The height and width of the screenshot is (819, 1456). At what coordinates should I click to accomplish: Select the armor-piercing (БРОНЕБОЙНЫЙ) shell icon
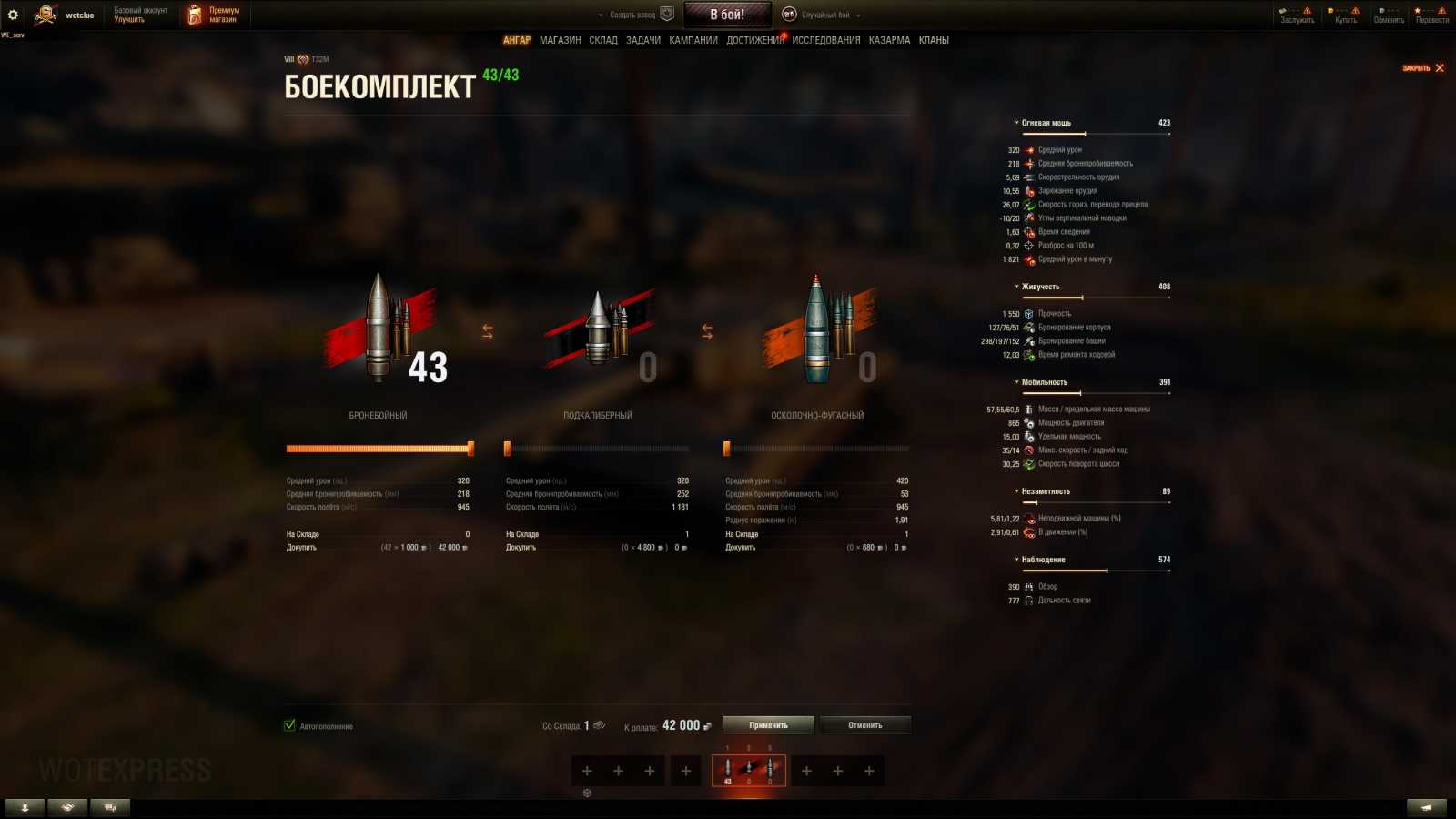point(379,328)
